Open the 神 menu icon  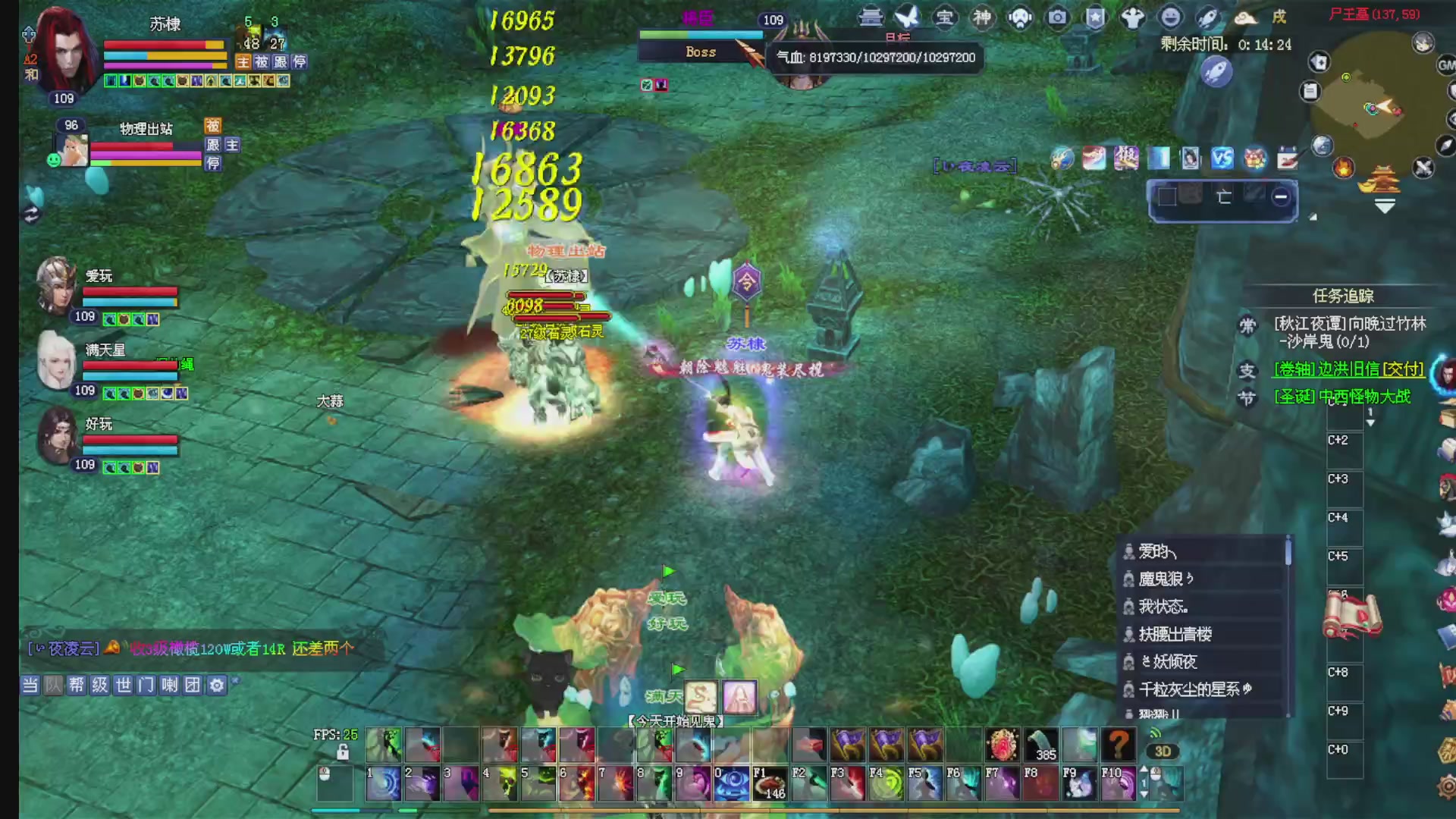(982, 17)
